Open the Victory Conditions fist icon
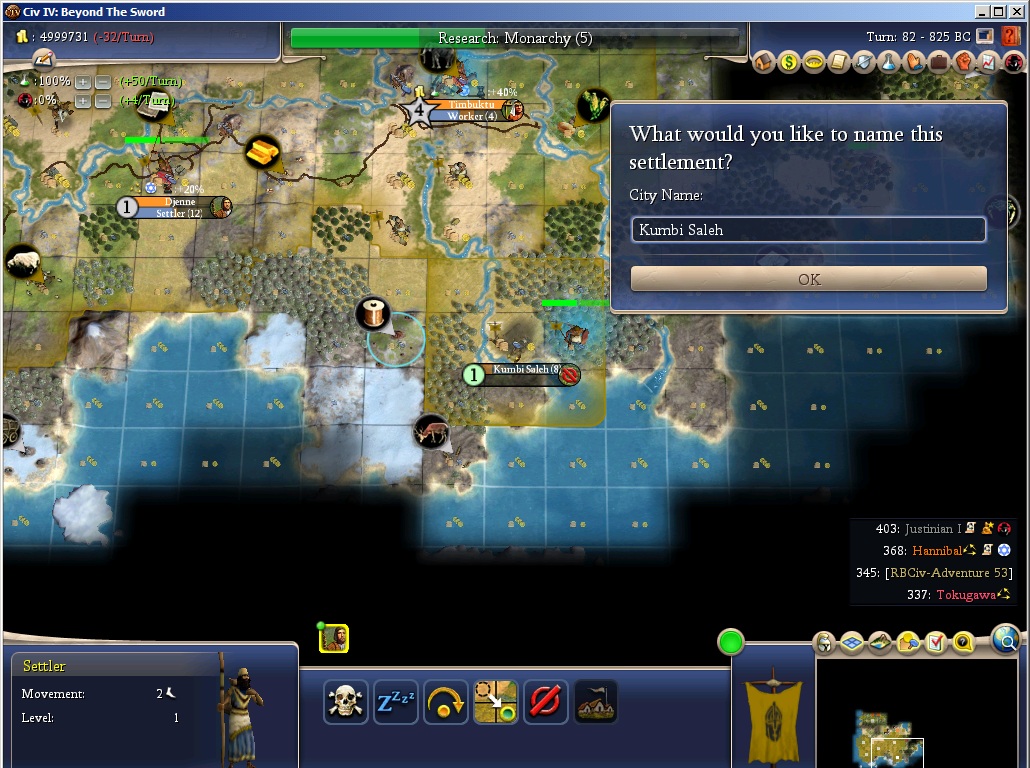The height and width of the screenshot is (768, 1030). click(964, 62)
